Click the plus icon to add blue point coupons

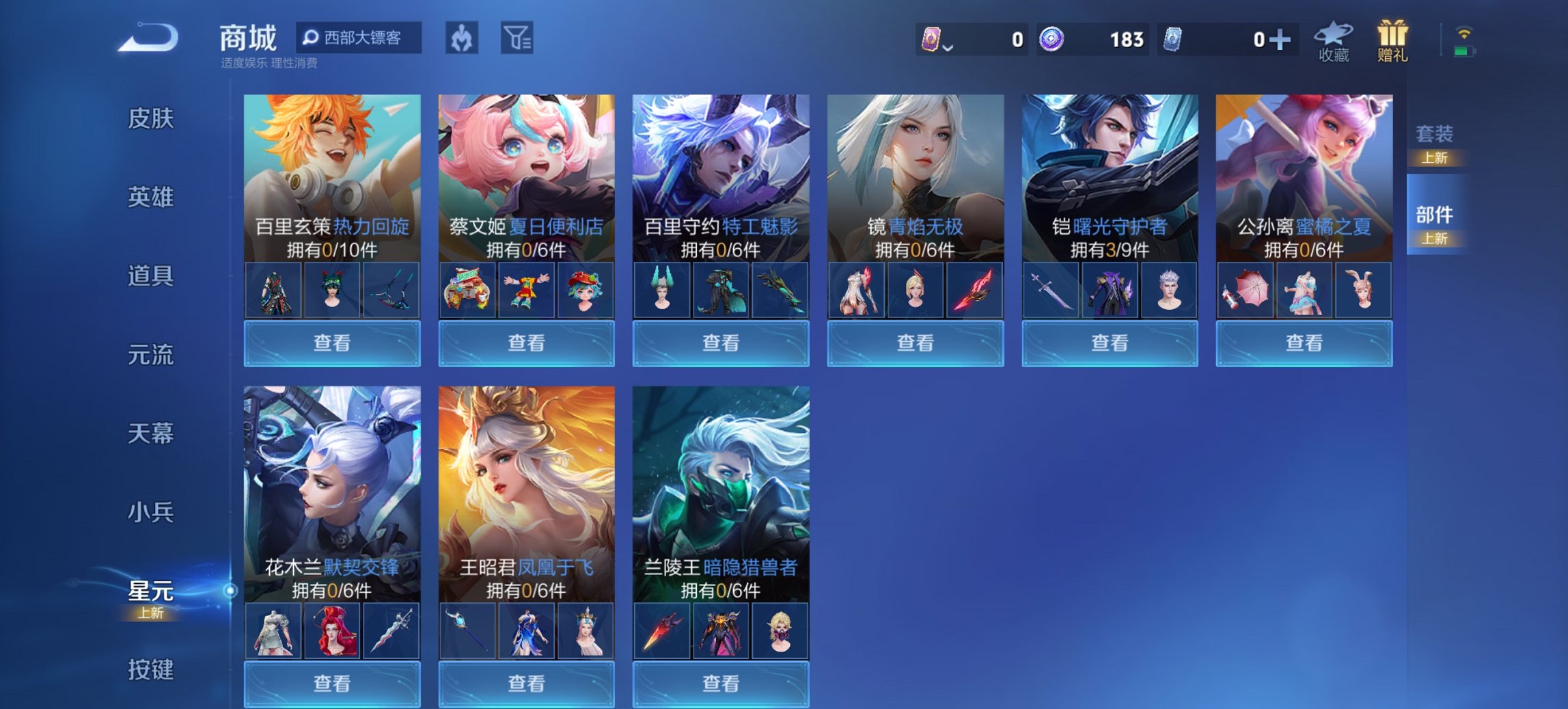1279,39
